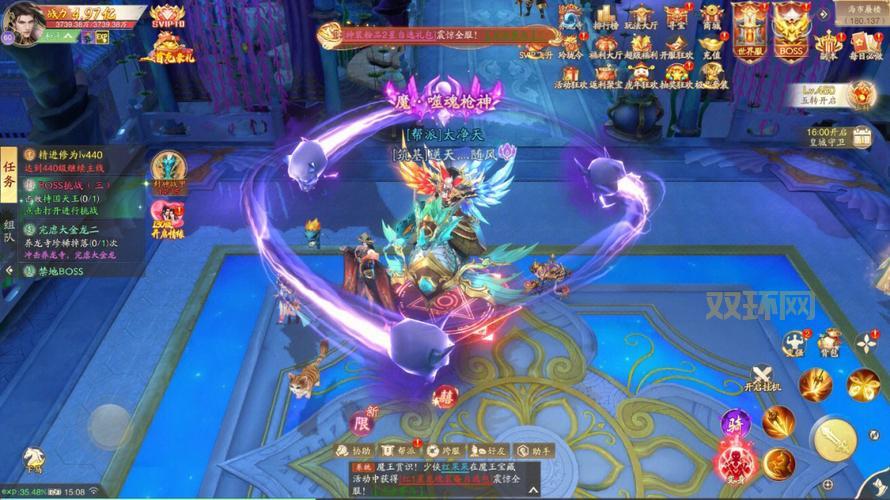Toggle the 骑 mount button
This screenshot has height=500, width=890.
tap(736, 422)
